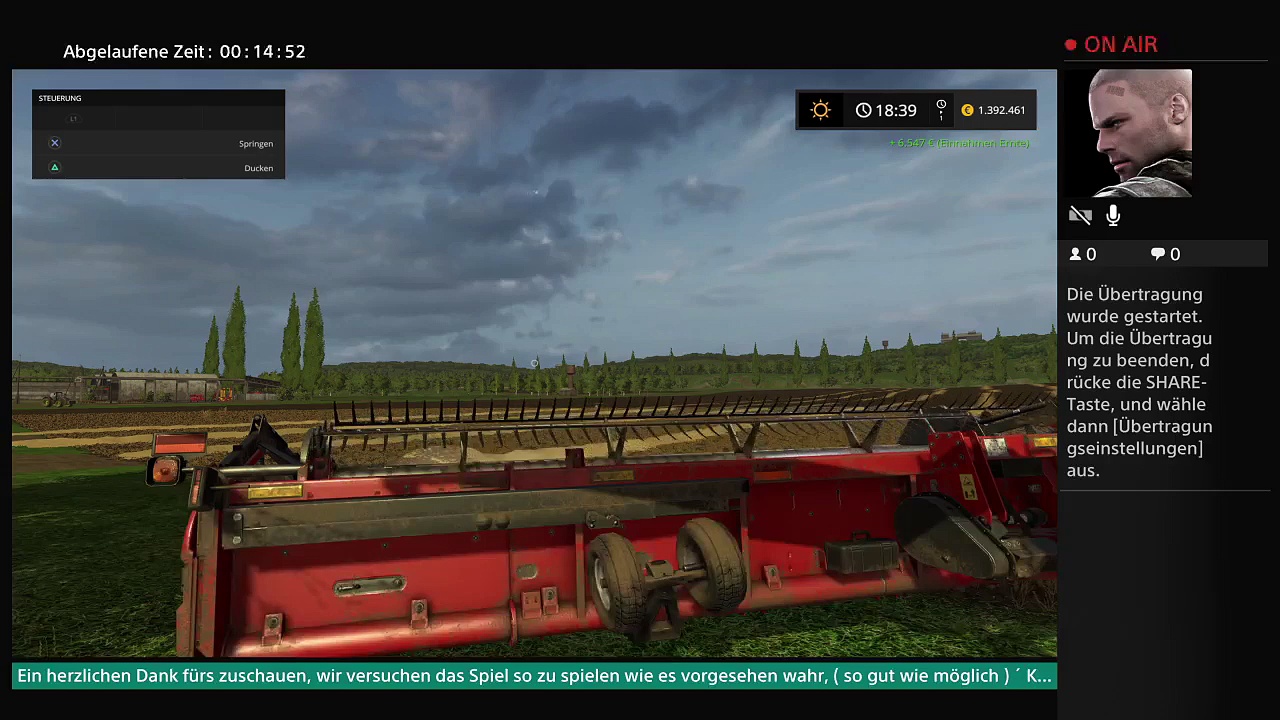The width and height of the screenshot is (1280, 720).
Task: Open the streamer avatar picture
Action: (1140, 133)
